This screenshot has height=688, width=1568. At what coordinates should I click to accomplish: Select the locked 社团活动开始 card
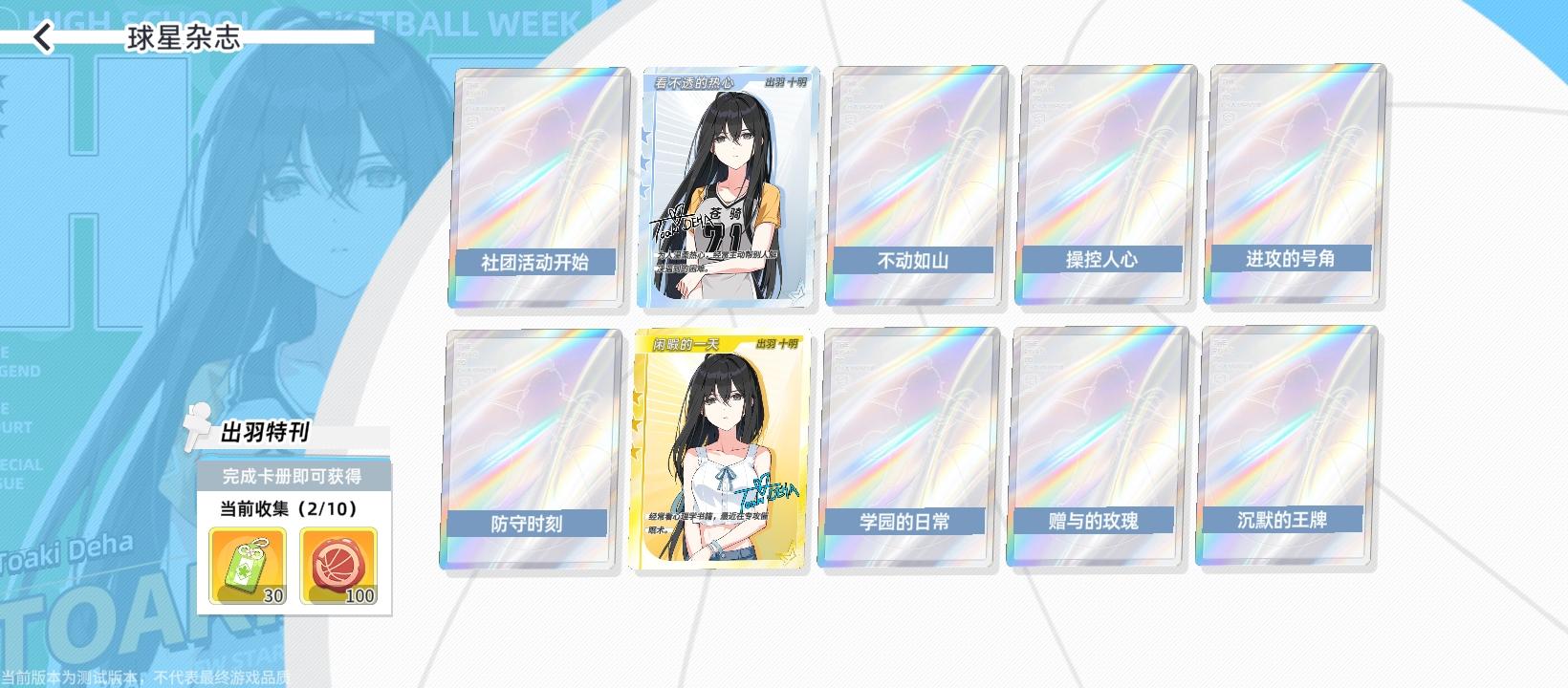(x=535, y=186)
